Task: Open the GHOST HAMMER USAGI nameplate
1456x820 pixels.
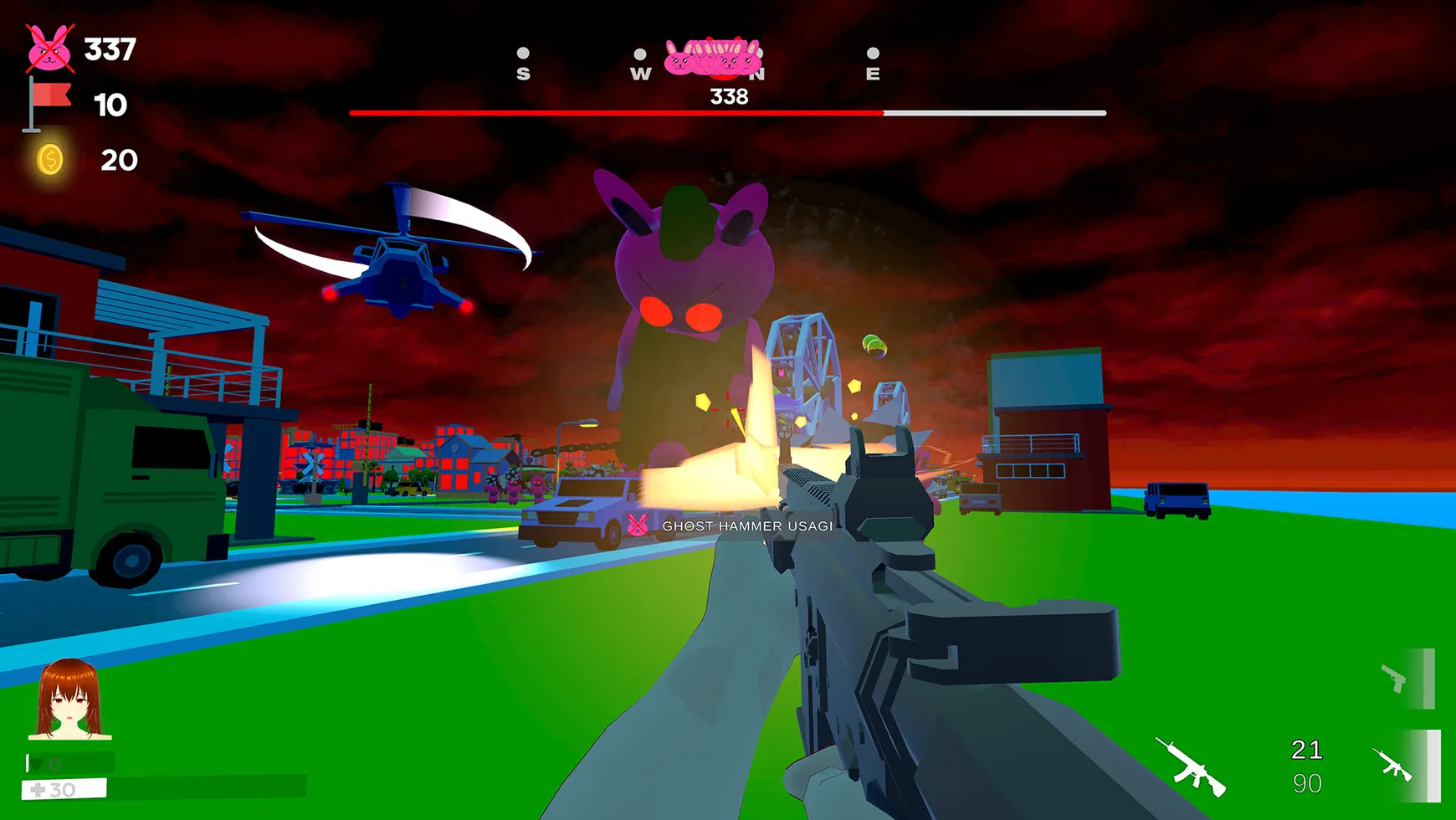Action: [746, 527]
